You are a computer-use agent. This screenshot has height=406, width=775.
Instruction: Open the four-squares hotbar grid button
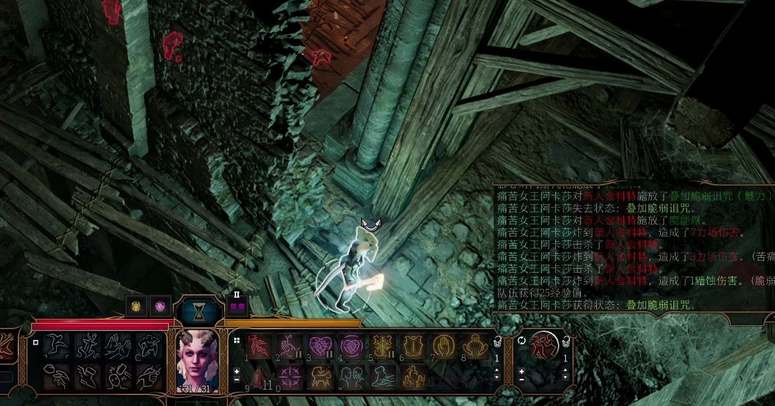(238, 340)
